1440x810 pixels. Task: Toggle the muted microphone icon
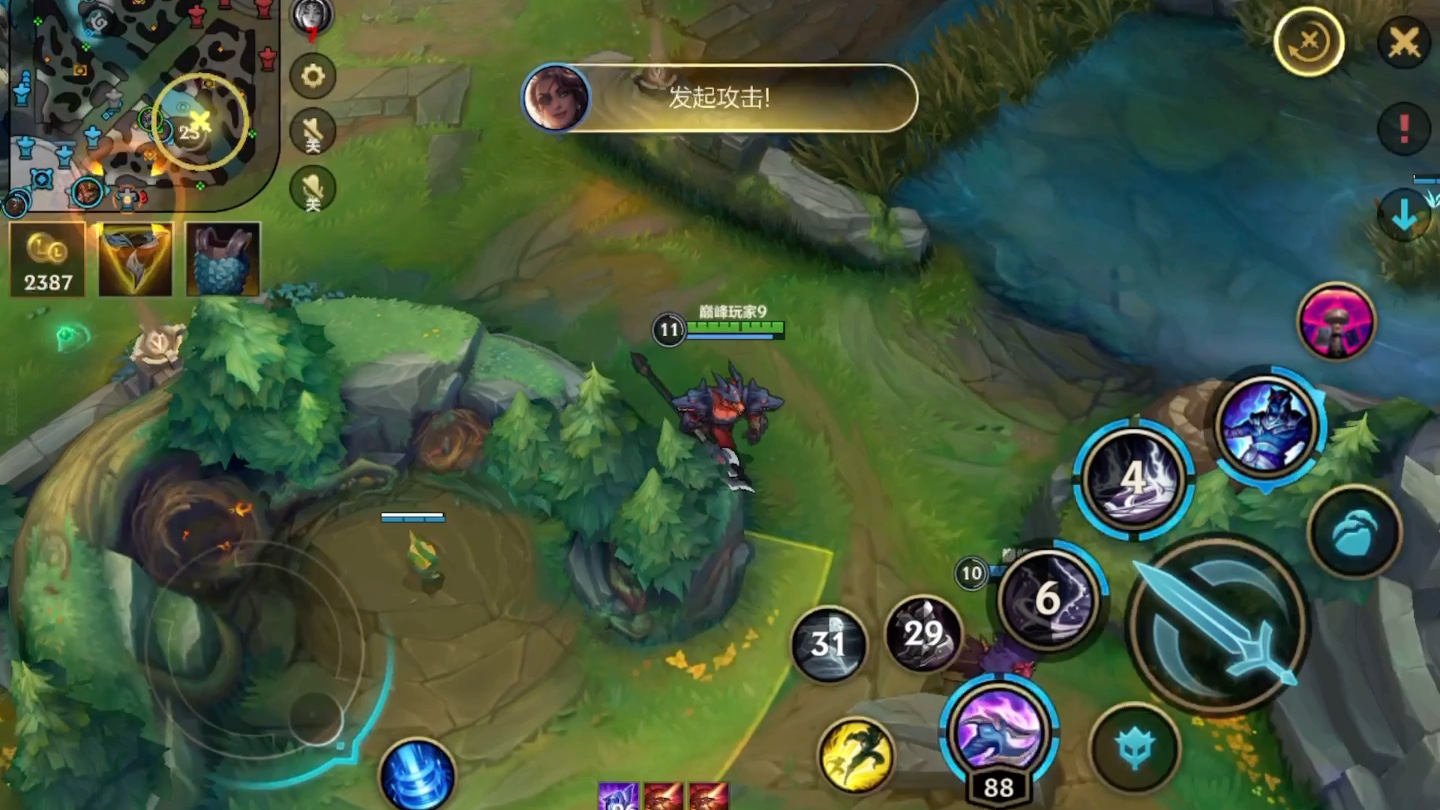tap(312, 188)
